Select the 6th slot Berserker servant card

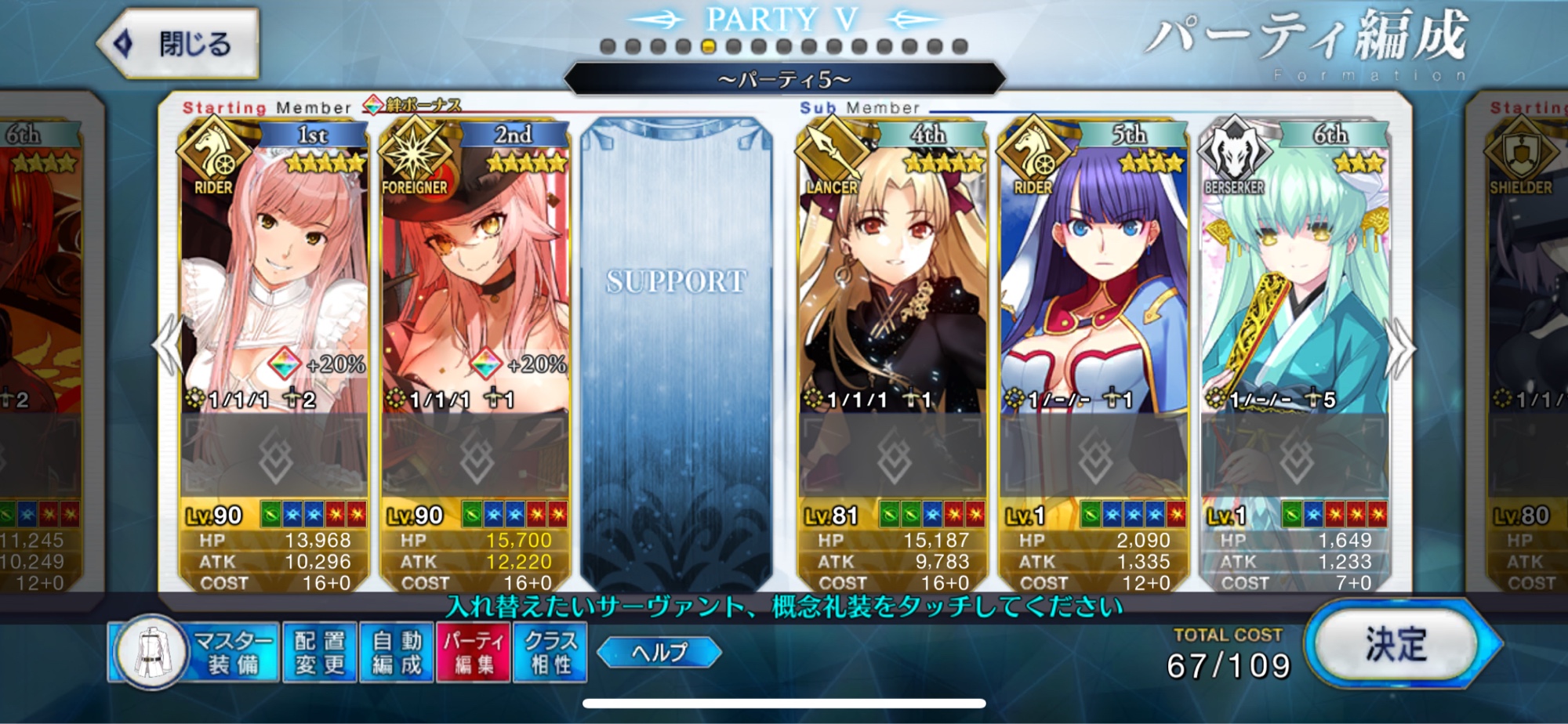1295,274
